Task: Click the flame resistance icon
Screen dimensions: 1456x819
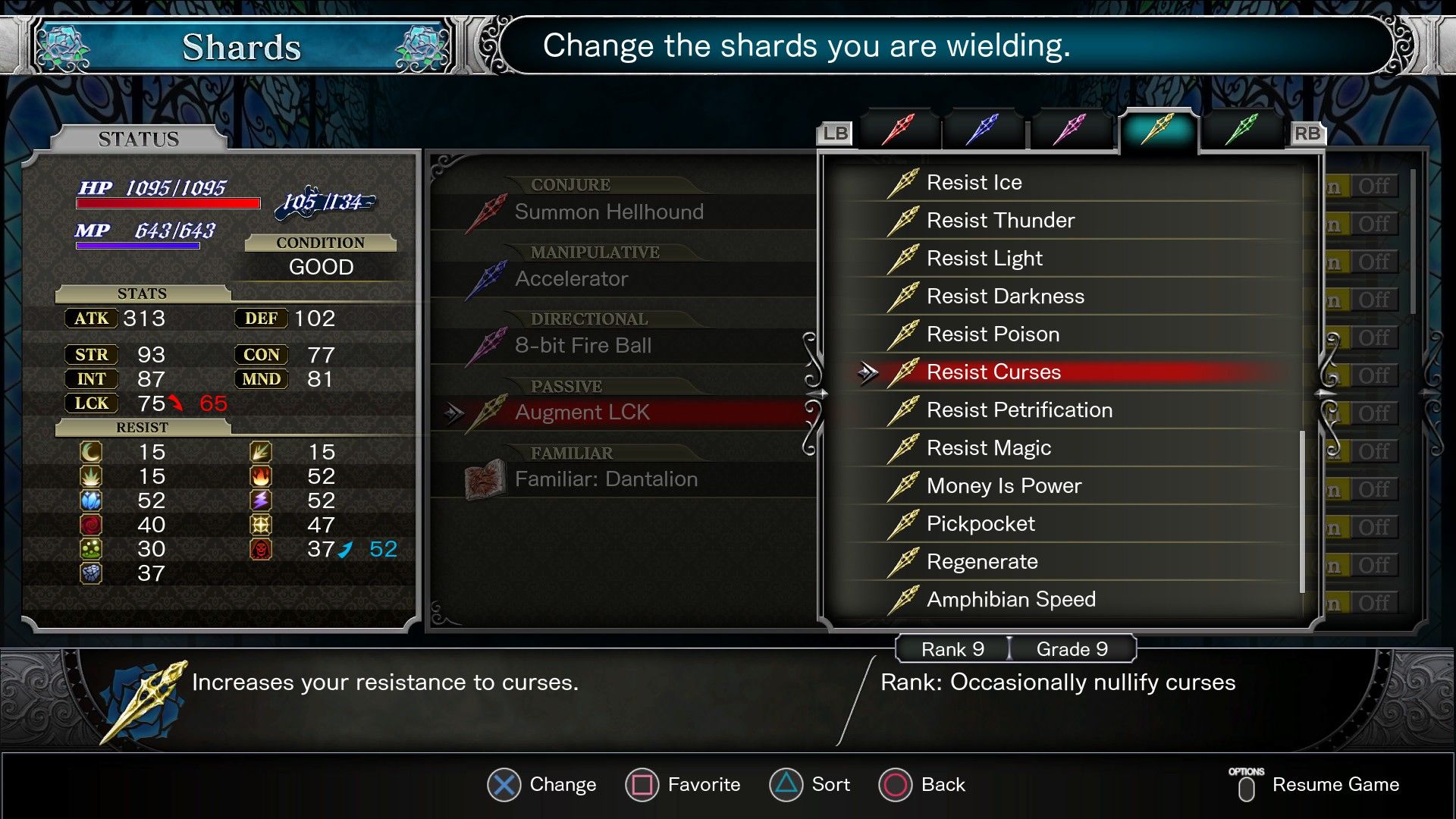Action: pyautogui.click(x=262, y=476)
